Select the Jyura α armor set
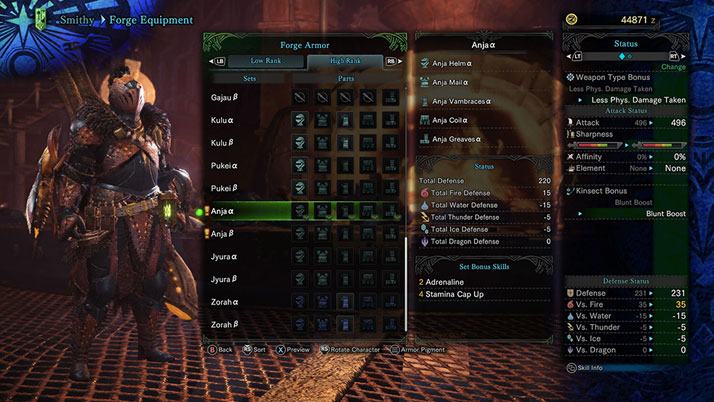Viewport: 714px width, 402px height. (224, 257)
